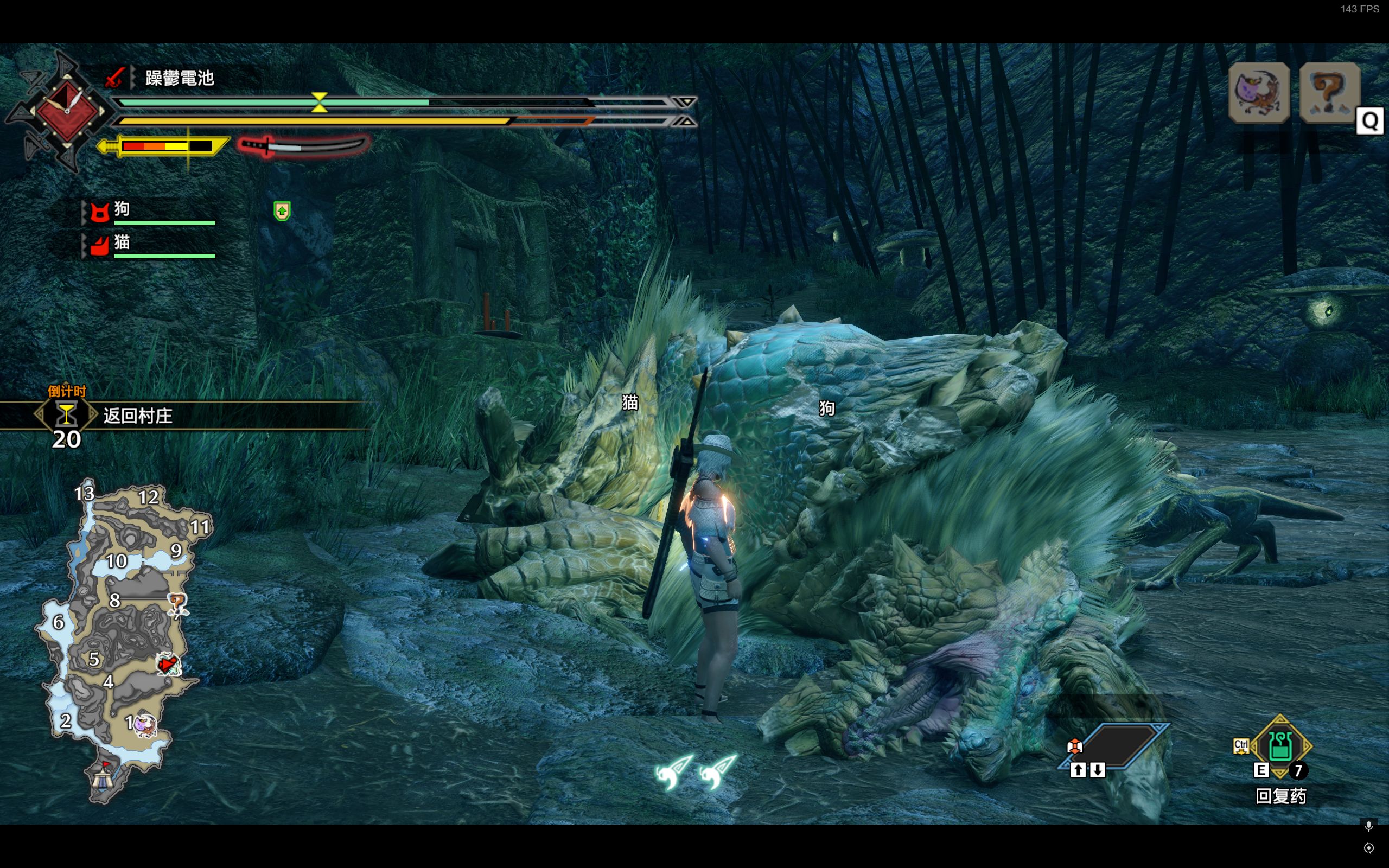
Task: Click the question-mark monster marker on minimap
Action: [177, 604]
